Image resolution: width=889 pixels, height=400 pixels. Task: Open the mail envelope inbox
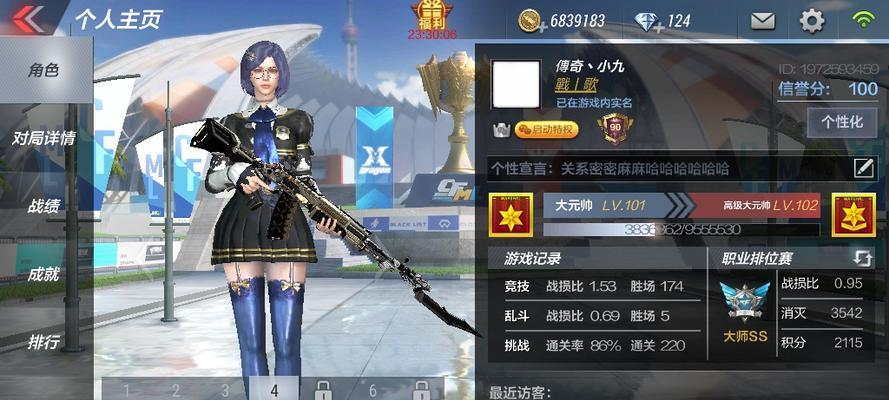763,20
